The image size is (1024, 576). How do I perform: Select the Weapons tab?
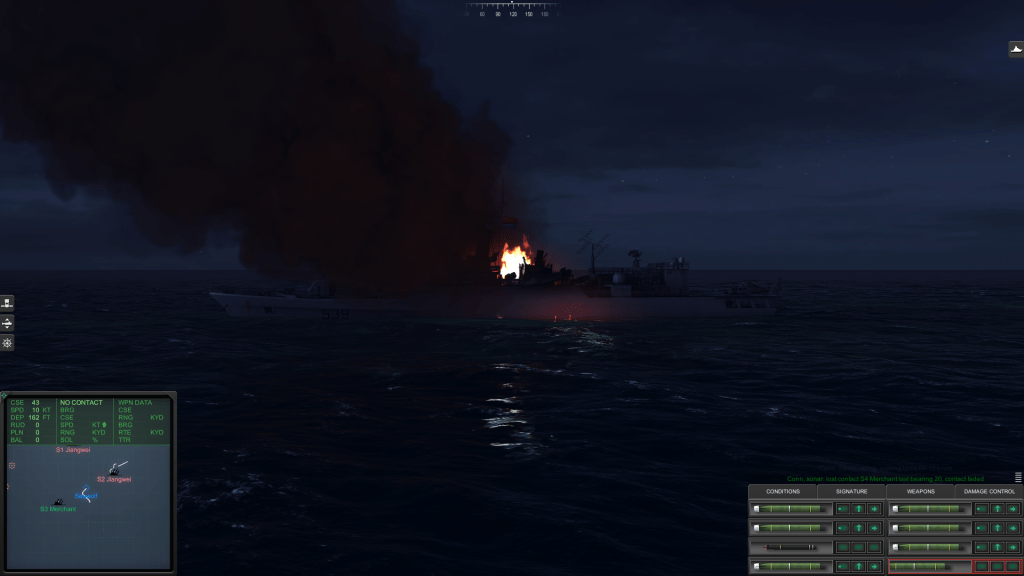920,491
